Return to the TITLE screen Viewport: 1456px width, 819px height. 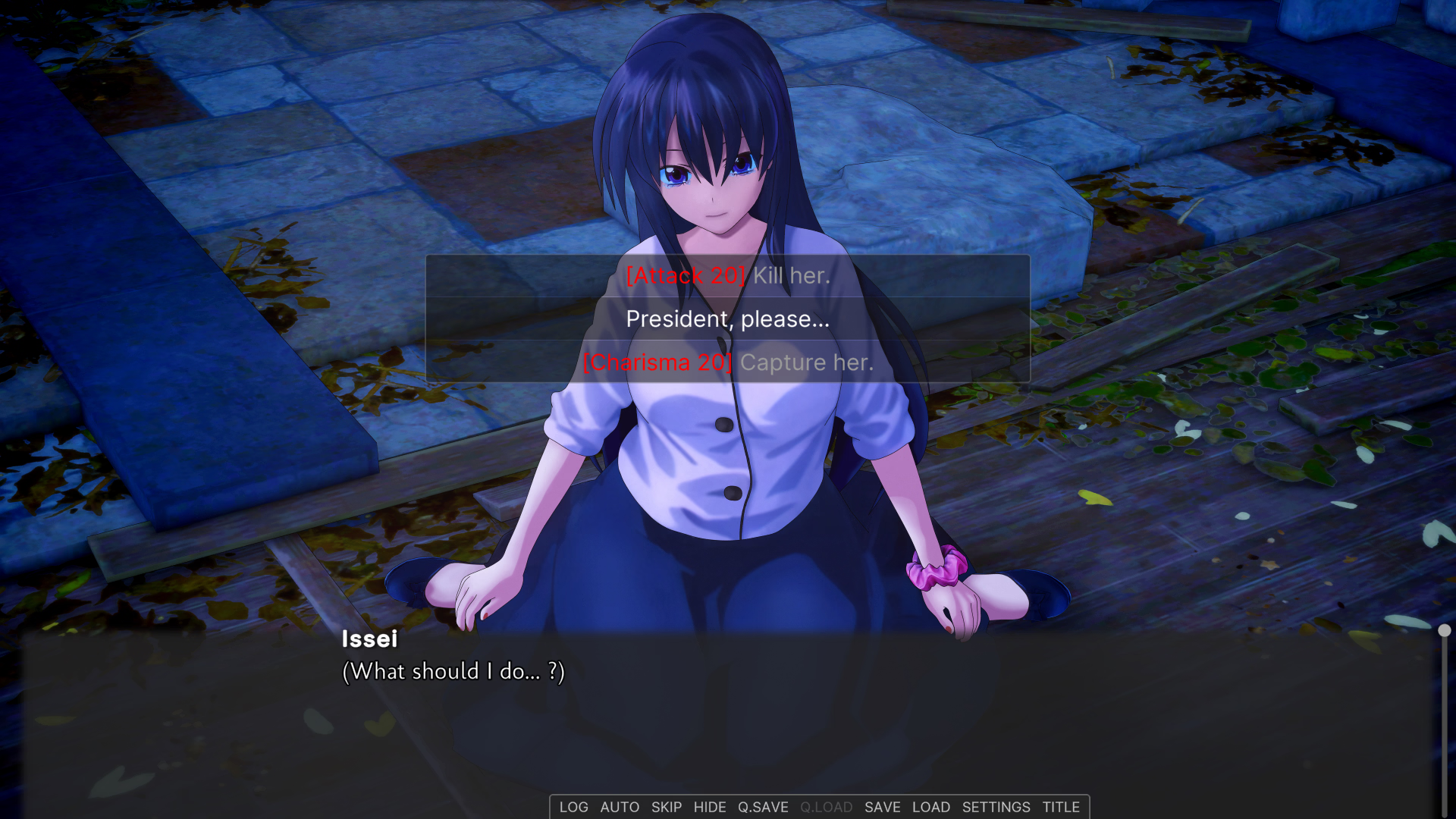(1061, 808)
